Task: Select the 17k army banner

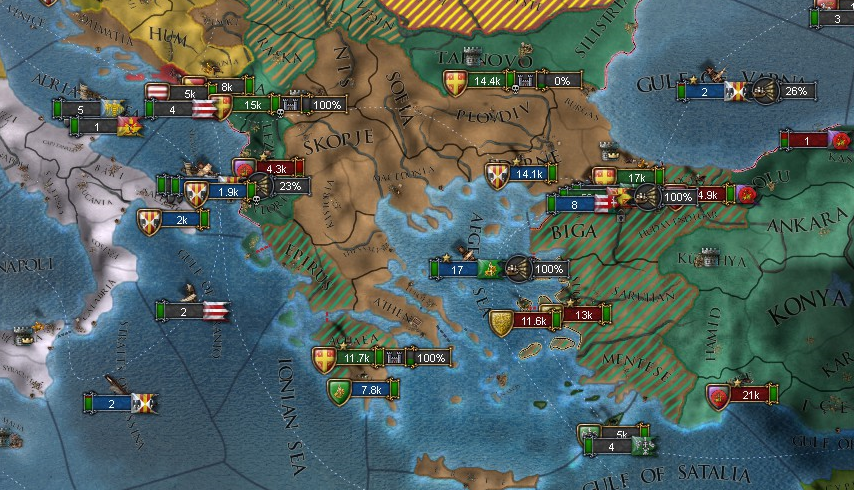Action: tap(637, 178)
